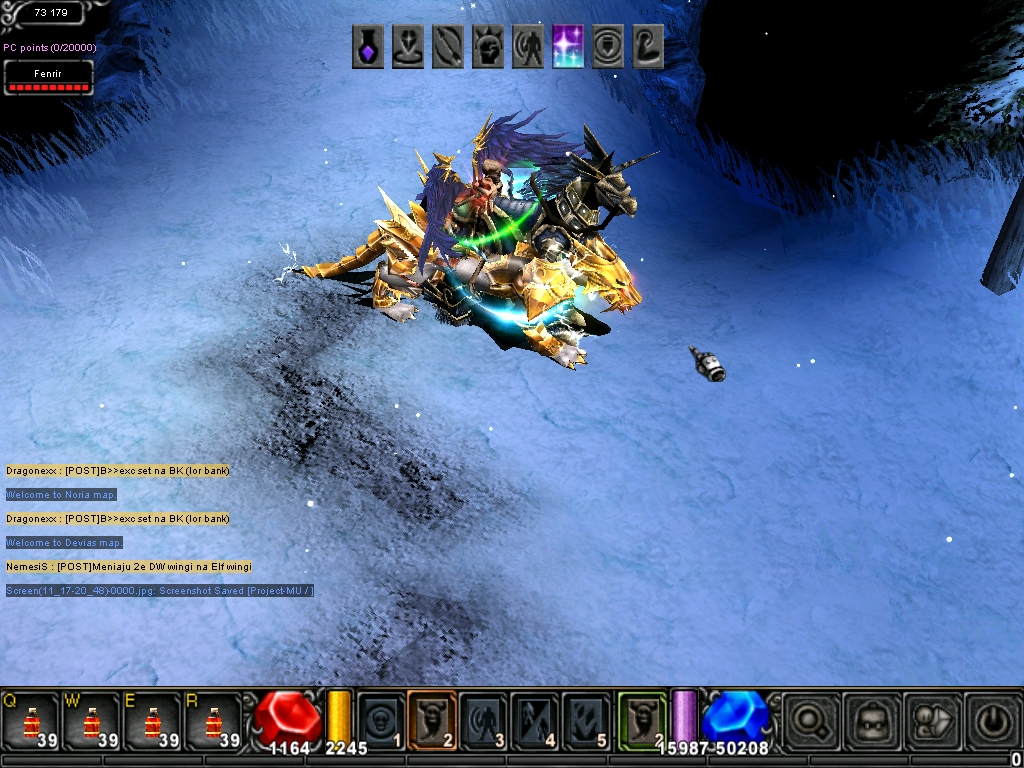Screen dimensions: 1024x768
Task: Select the orange-highlighted skill slot 2
Action: coord(432,720)
